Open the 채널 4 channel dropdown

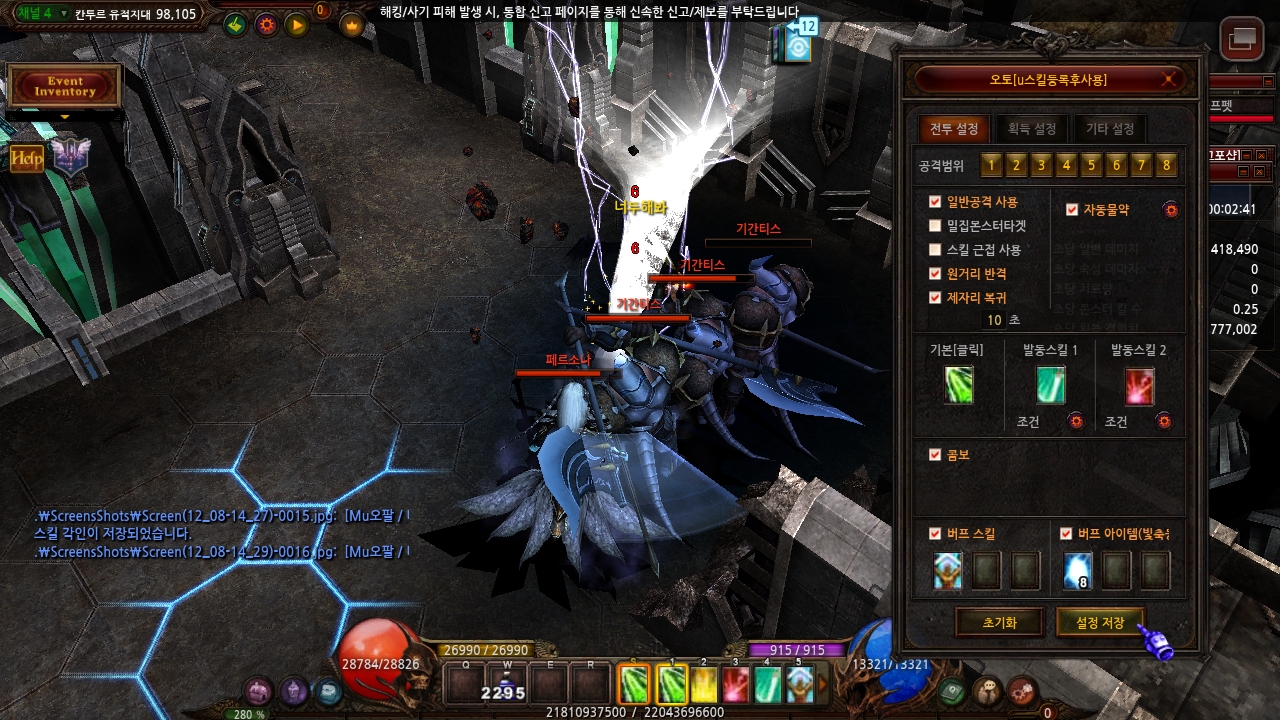pos(64,14)
